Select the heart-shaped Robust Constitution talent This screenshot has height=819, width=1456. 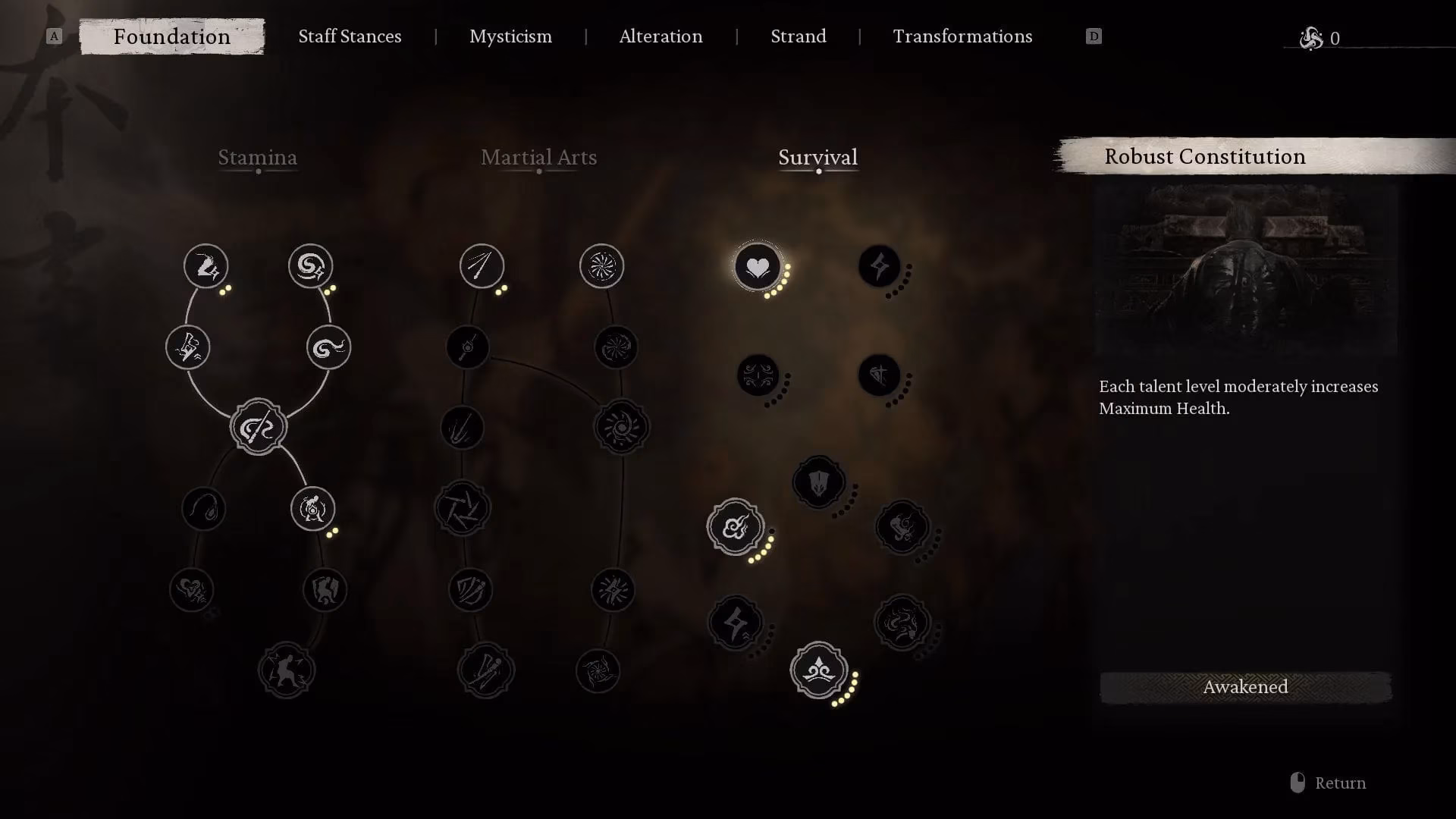(x=757, y=265)
